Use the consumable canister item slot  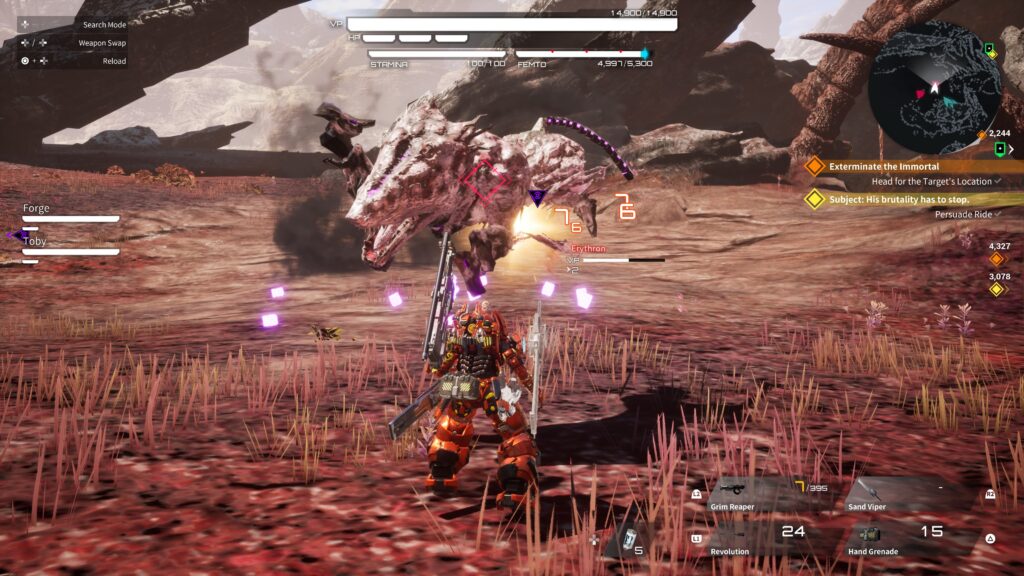pyautogui.click(x=628, y=540)
